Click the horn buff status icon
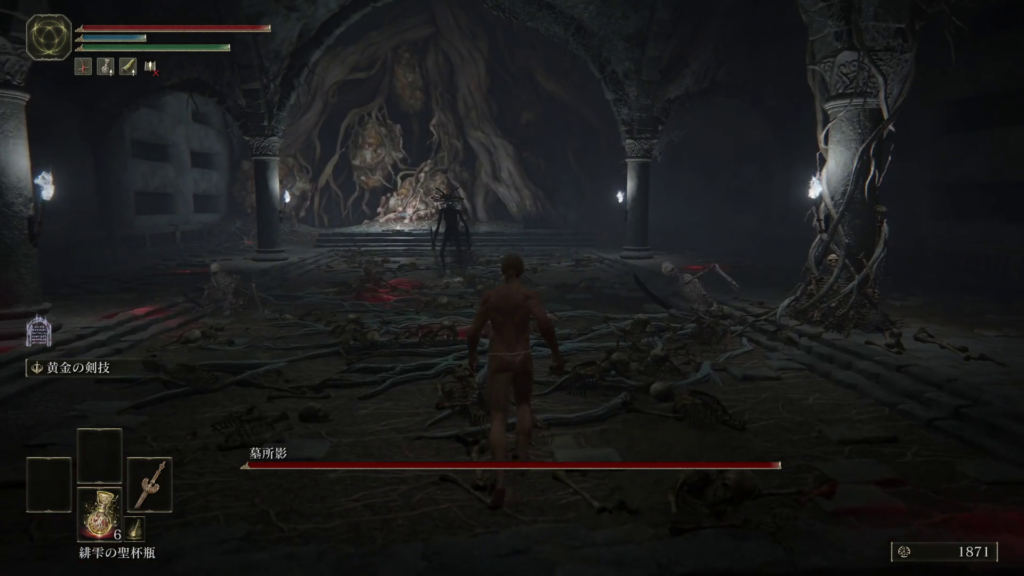This screenshot has height=576, width=1024. point(128,67)
